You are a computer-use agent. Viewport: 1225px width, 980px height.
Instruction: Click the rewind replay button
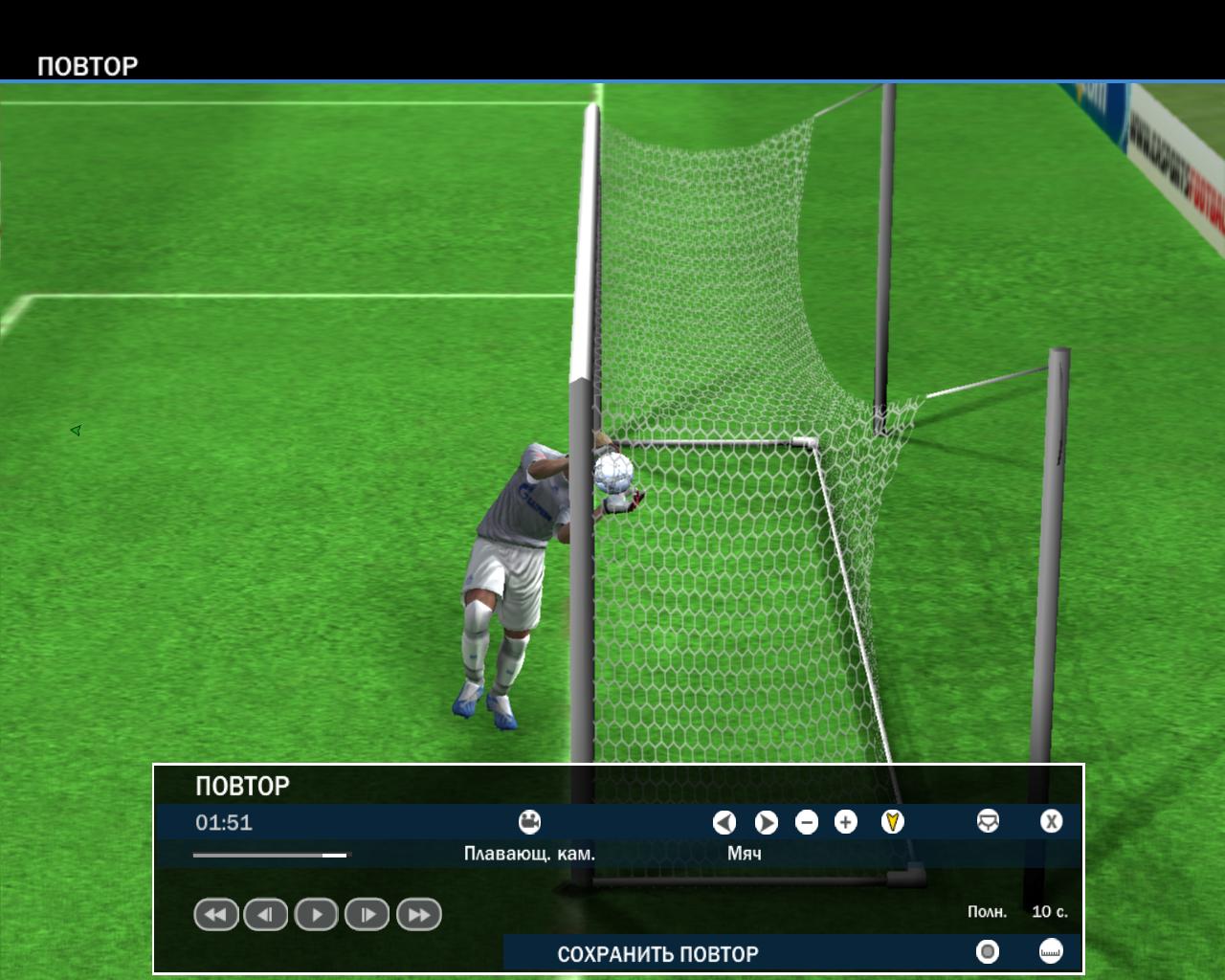coord(215,915)
